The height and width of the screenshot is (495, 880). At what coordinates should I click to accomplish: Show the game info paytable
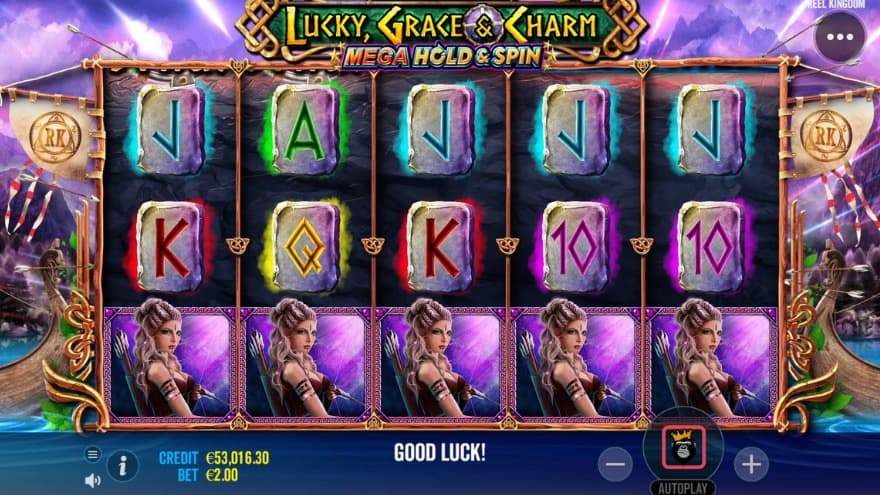123,465
